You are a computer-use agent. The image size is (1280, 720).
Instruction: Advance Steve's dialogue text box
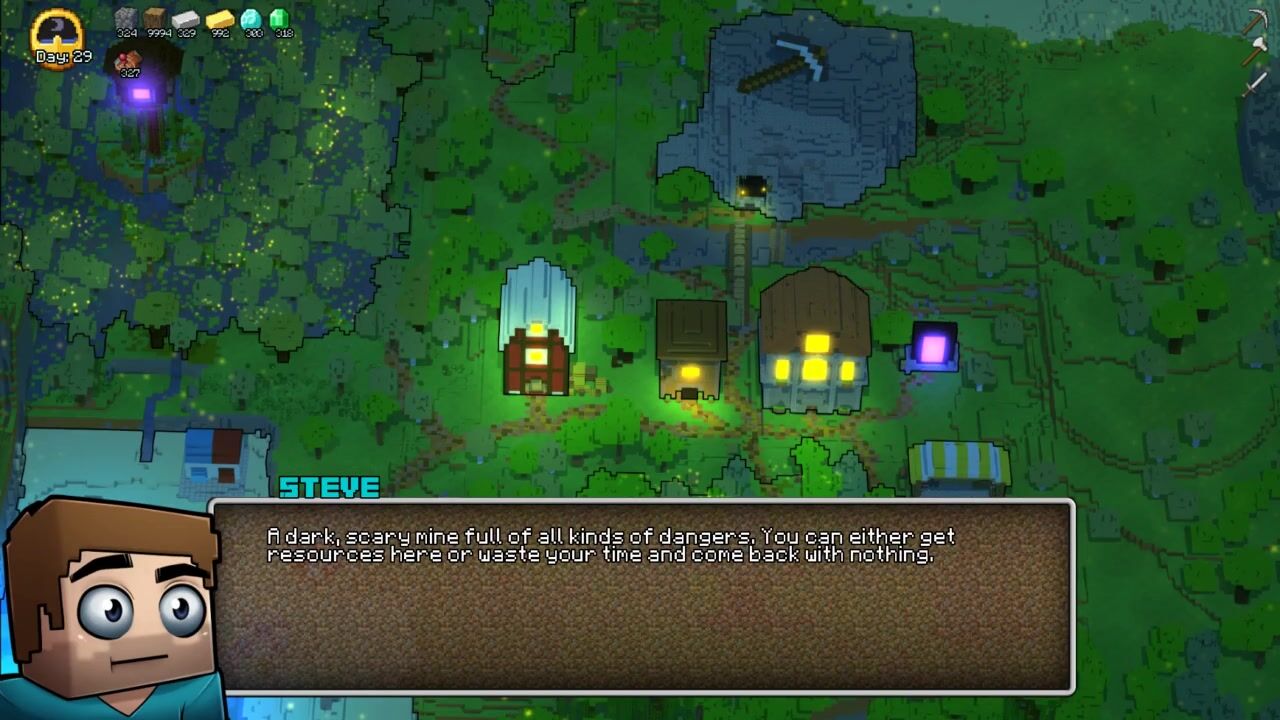(642, 596)
